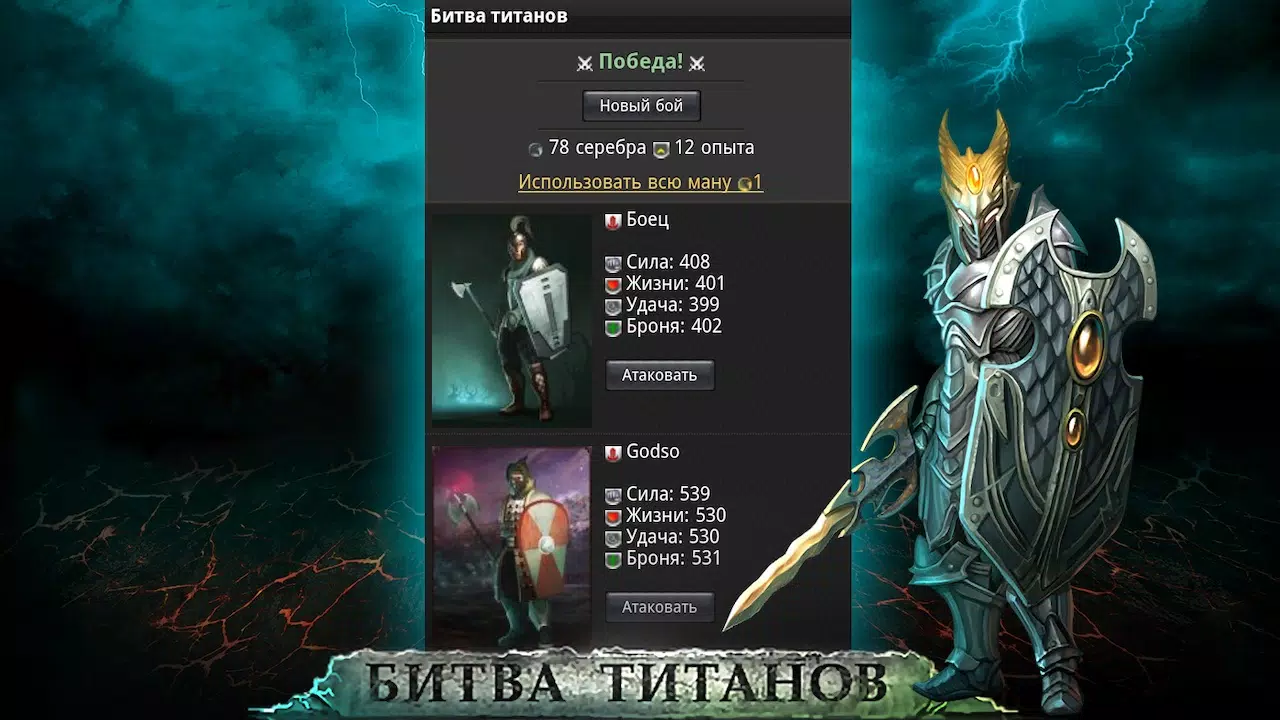1280x720 pixels.
Task: Click the experience shield icon near 12 опыта
Action: click(x=661, y=147)
